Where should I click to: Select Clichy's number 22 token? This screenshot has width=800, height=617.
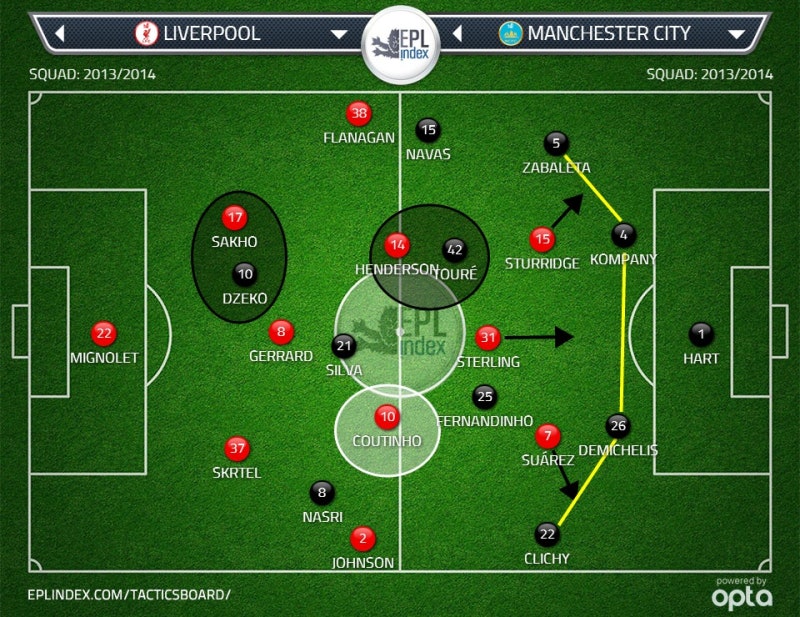(x=547, y=533)
